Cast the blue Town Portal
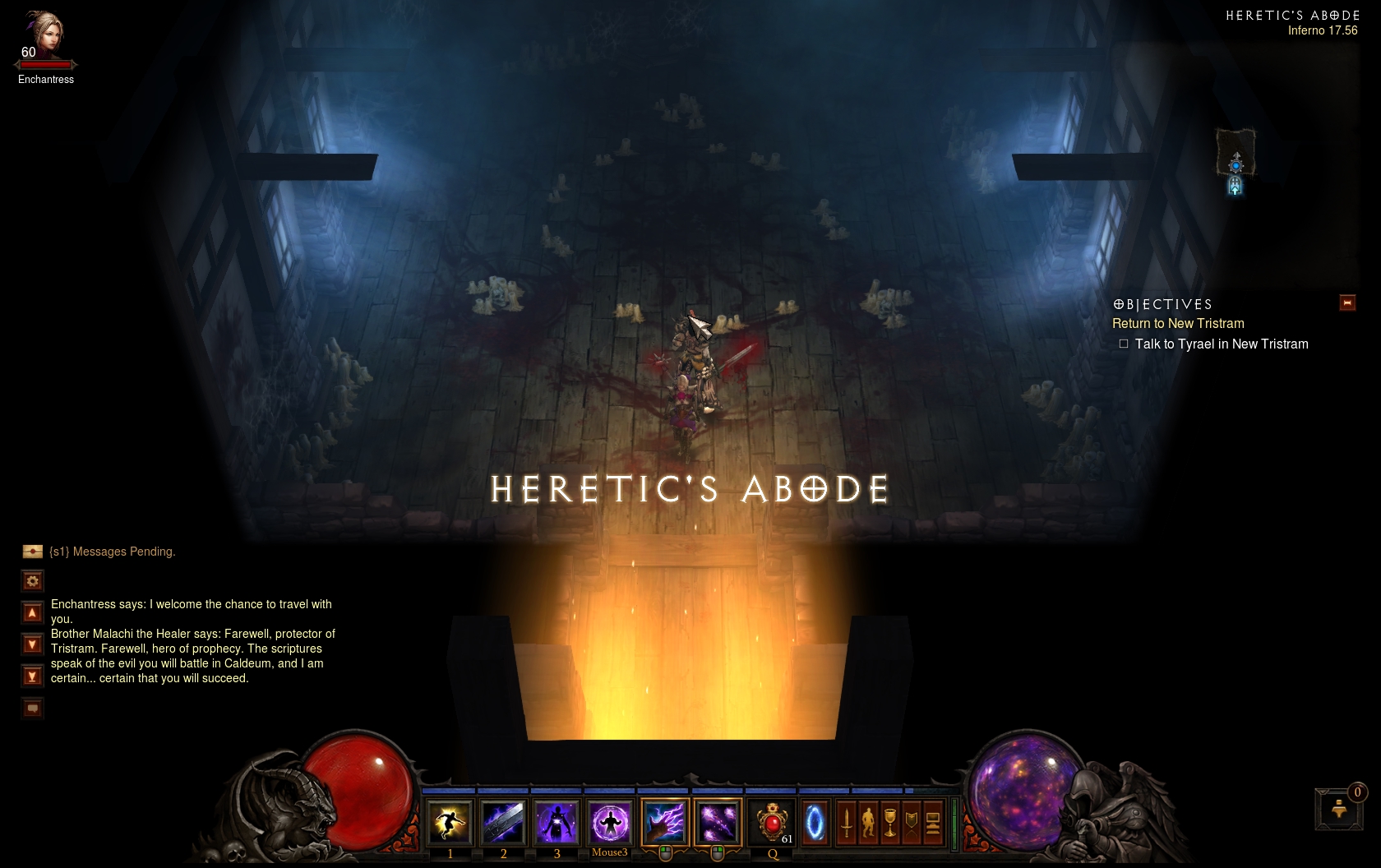The image size is (1381, 868). tap(815, 823)
